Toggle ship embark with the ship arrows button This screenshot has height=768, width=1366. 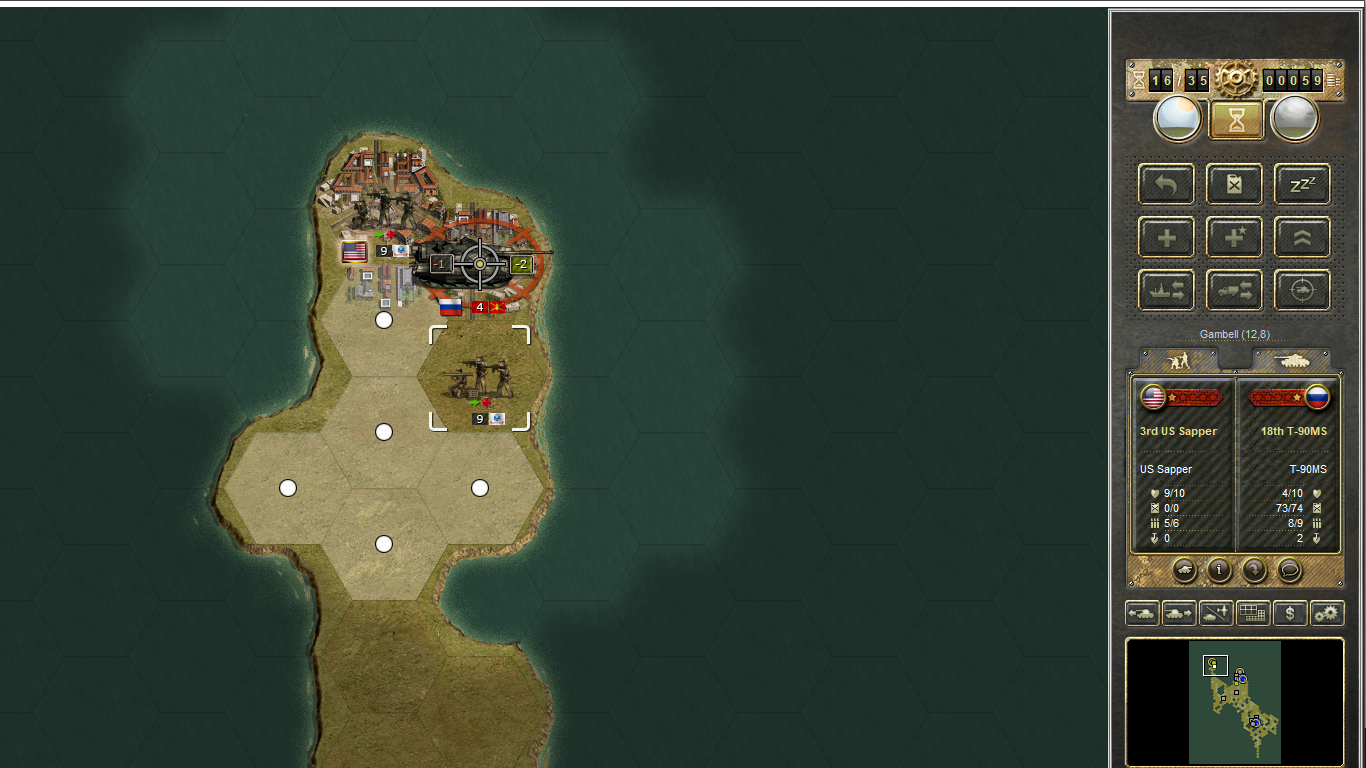(1166, 291)
